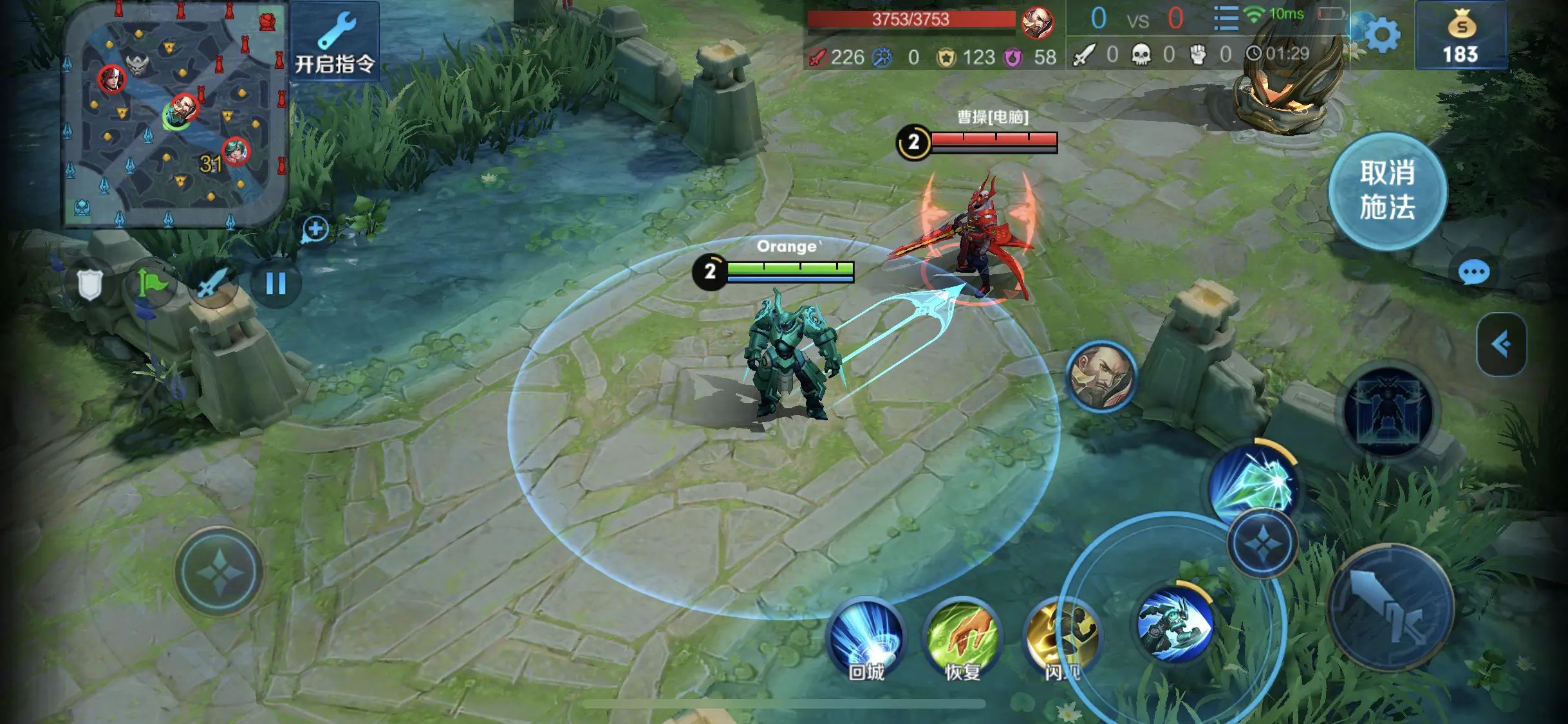
Task: Select the green flag rally signal
Action: (151, 284)
